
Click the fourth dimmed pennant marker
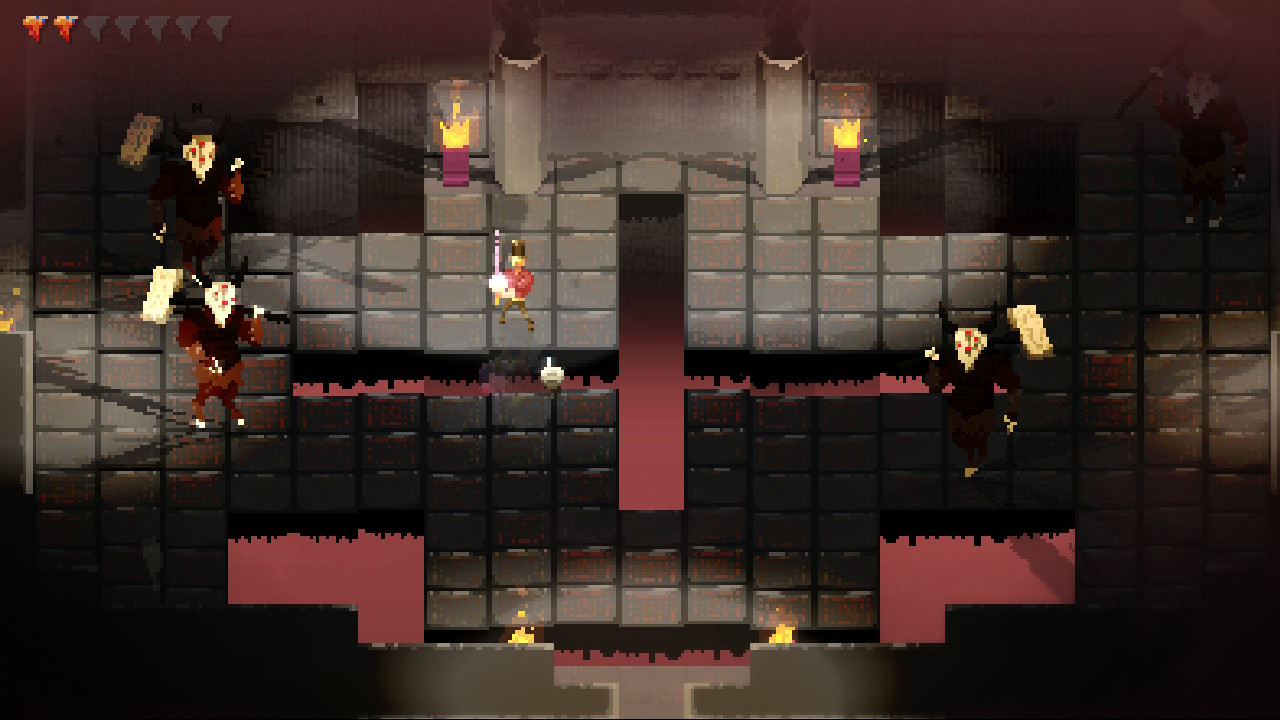[126, 27]
